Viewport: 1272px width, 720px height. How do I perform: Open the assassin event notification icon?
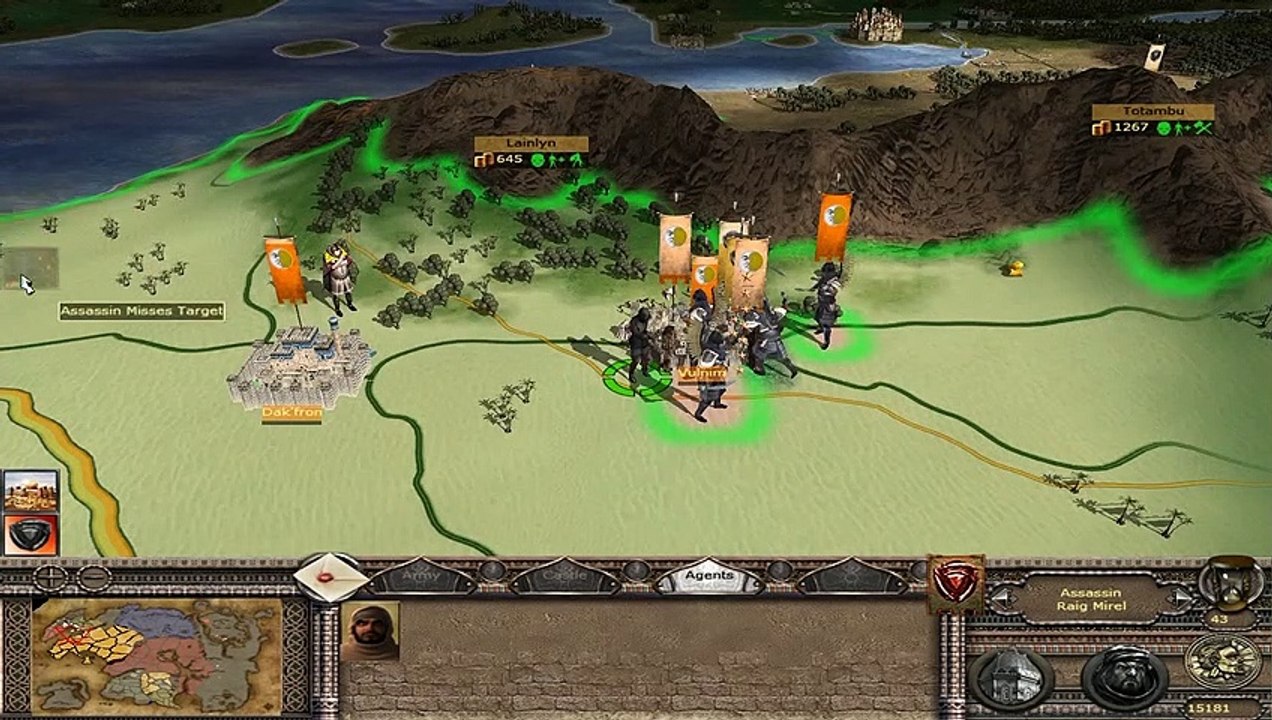[31, 534]
